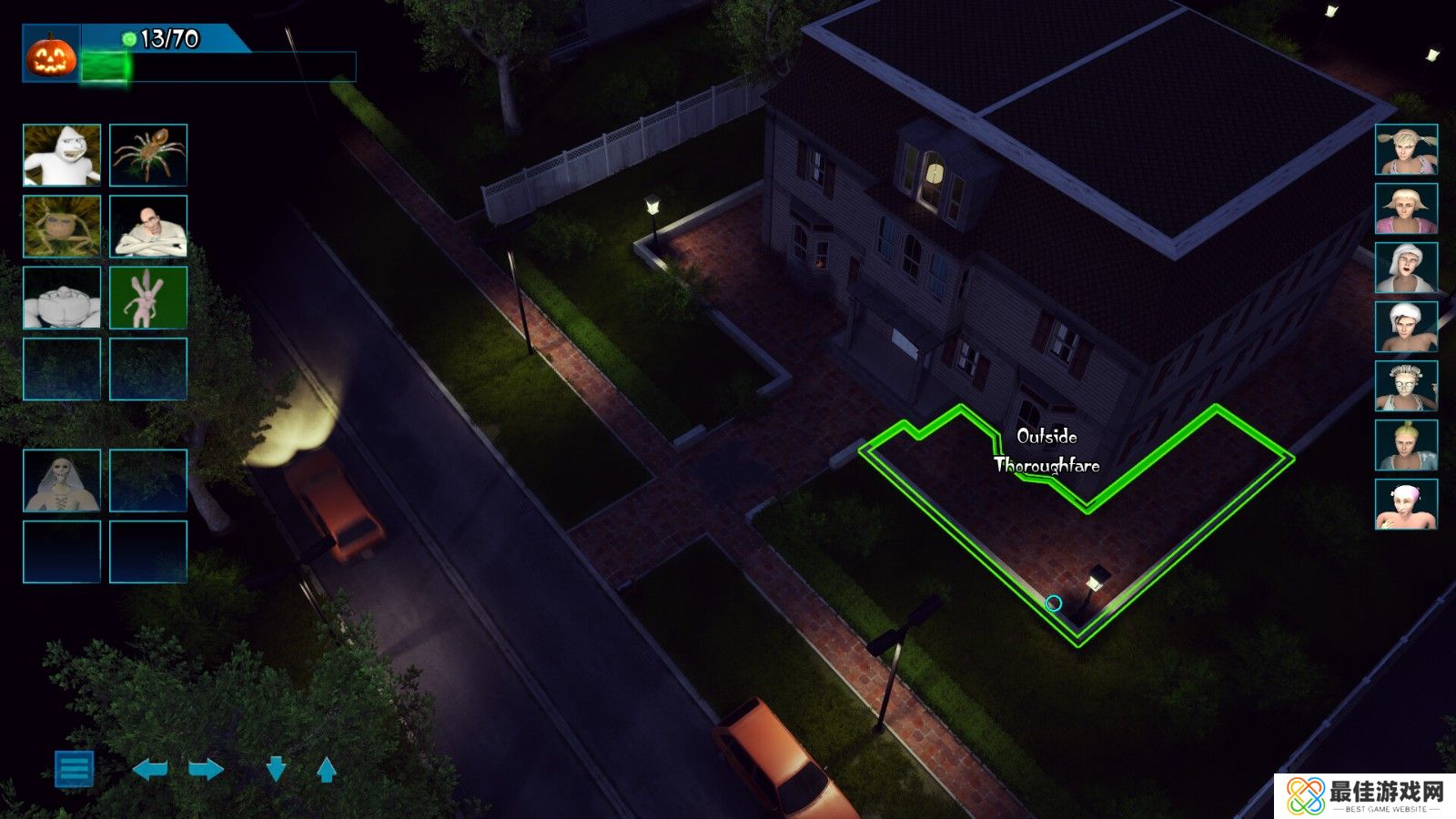Choose the open-mouthed girl with white towel
The image size is (1456, 819).
click(x=1406, y=268)
